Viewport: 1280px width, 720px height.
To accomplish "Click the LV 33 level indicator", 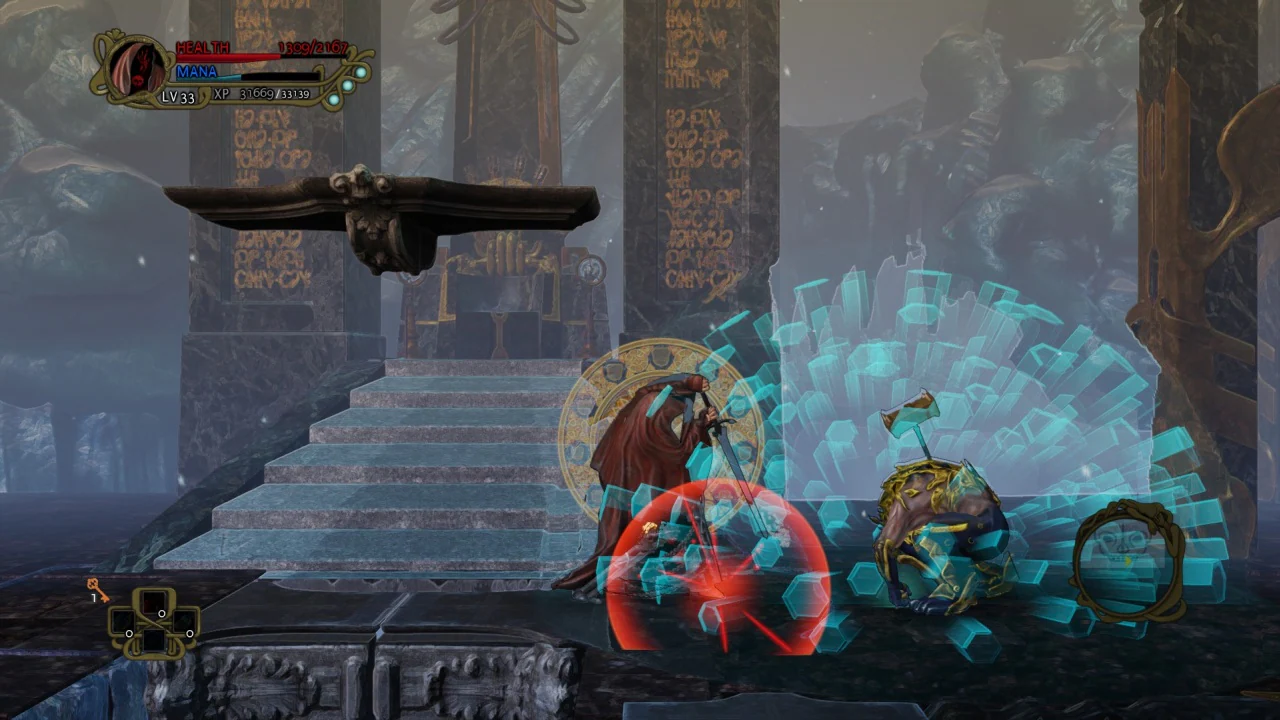I will tap(179, 96).
